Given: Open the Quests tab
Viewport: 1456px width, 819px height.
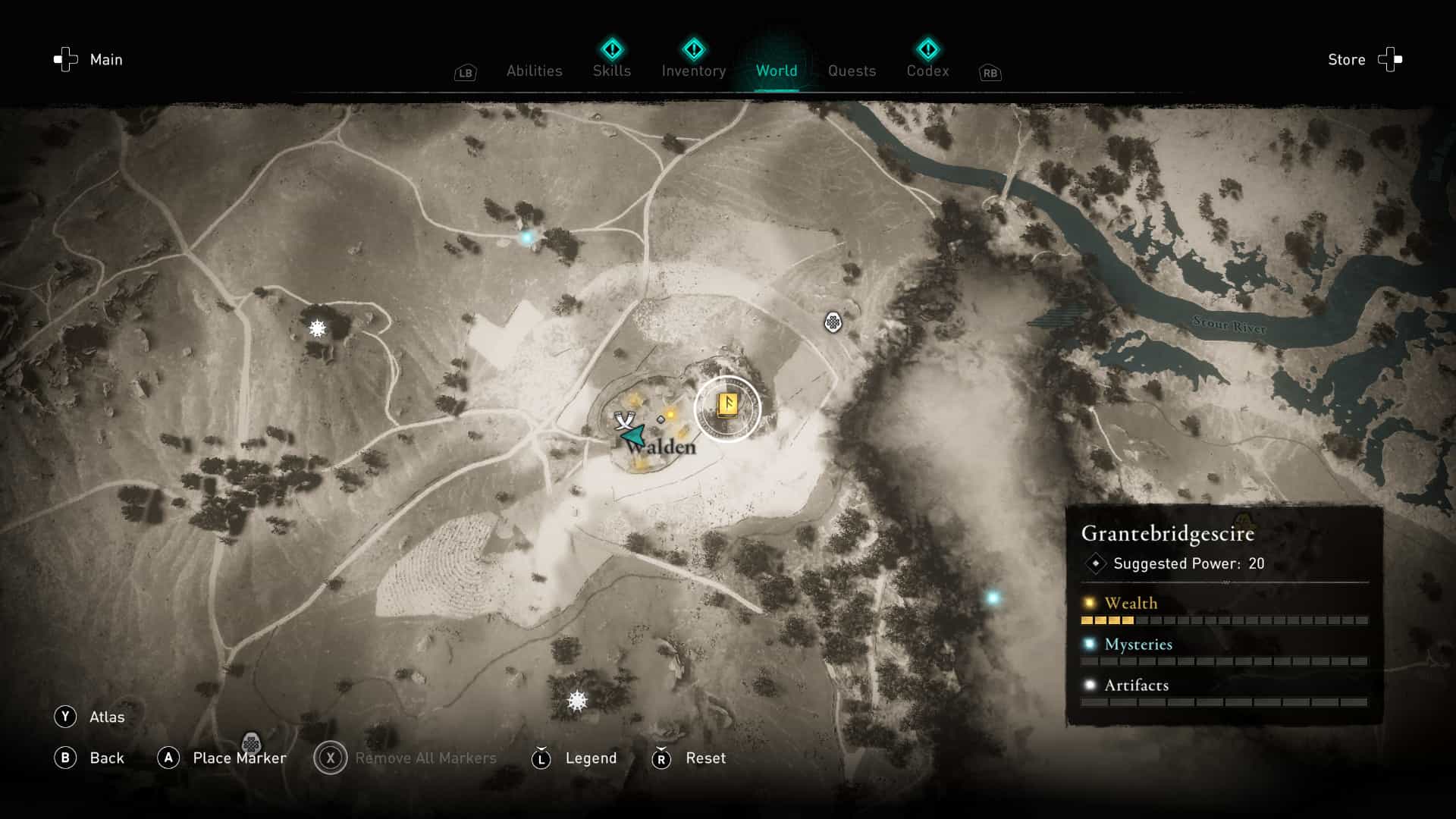Looking at the screenshot, I should tap(852, 71).
